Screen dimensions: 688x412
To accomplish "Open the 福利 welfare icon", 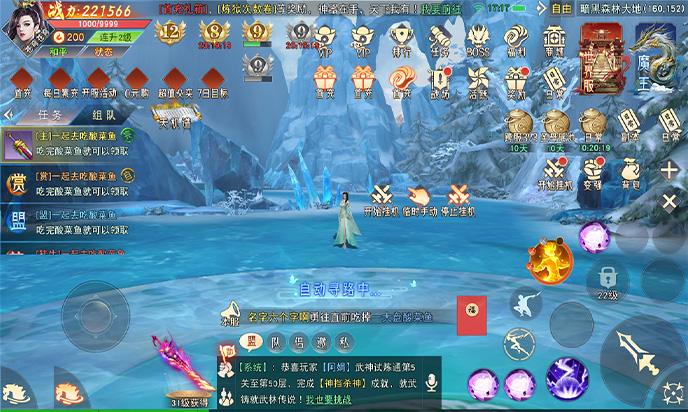I will 517,39.
